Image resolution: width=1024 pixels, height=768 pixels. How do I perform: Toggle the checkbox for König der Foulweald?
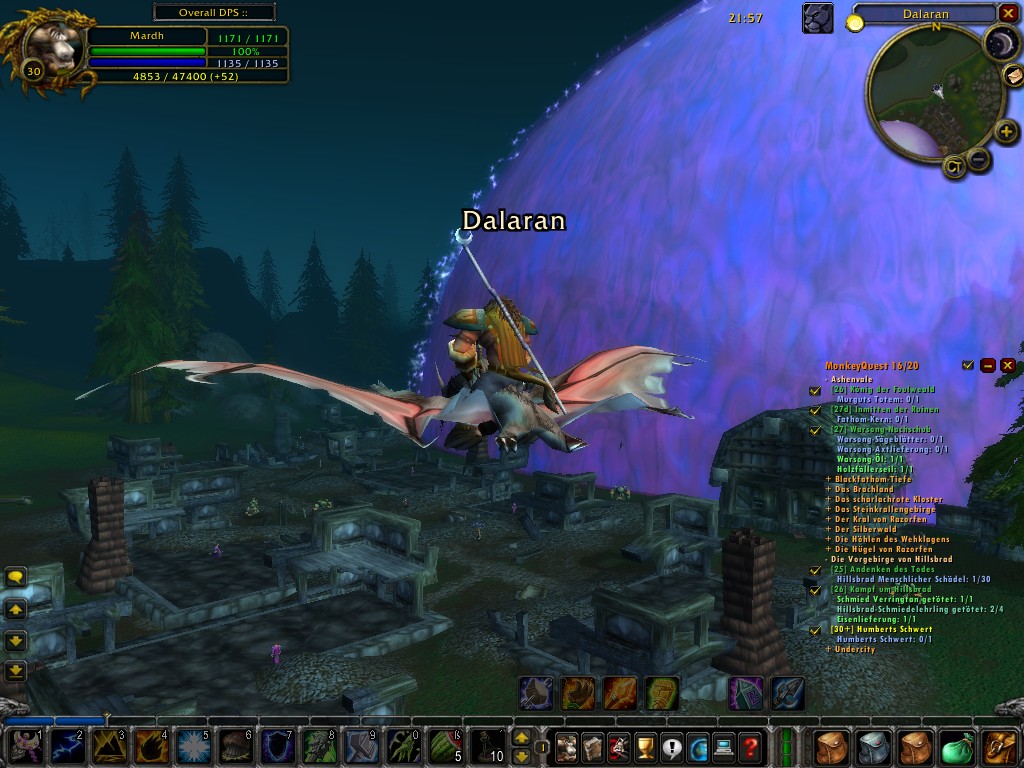point(815,391)
